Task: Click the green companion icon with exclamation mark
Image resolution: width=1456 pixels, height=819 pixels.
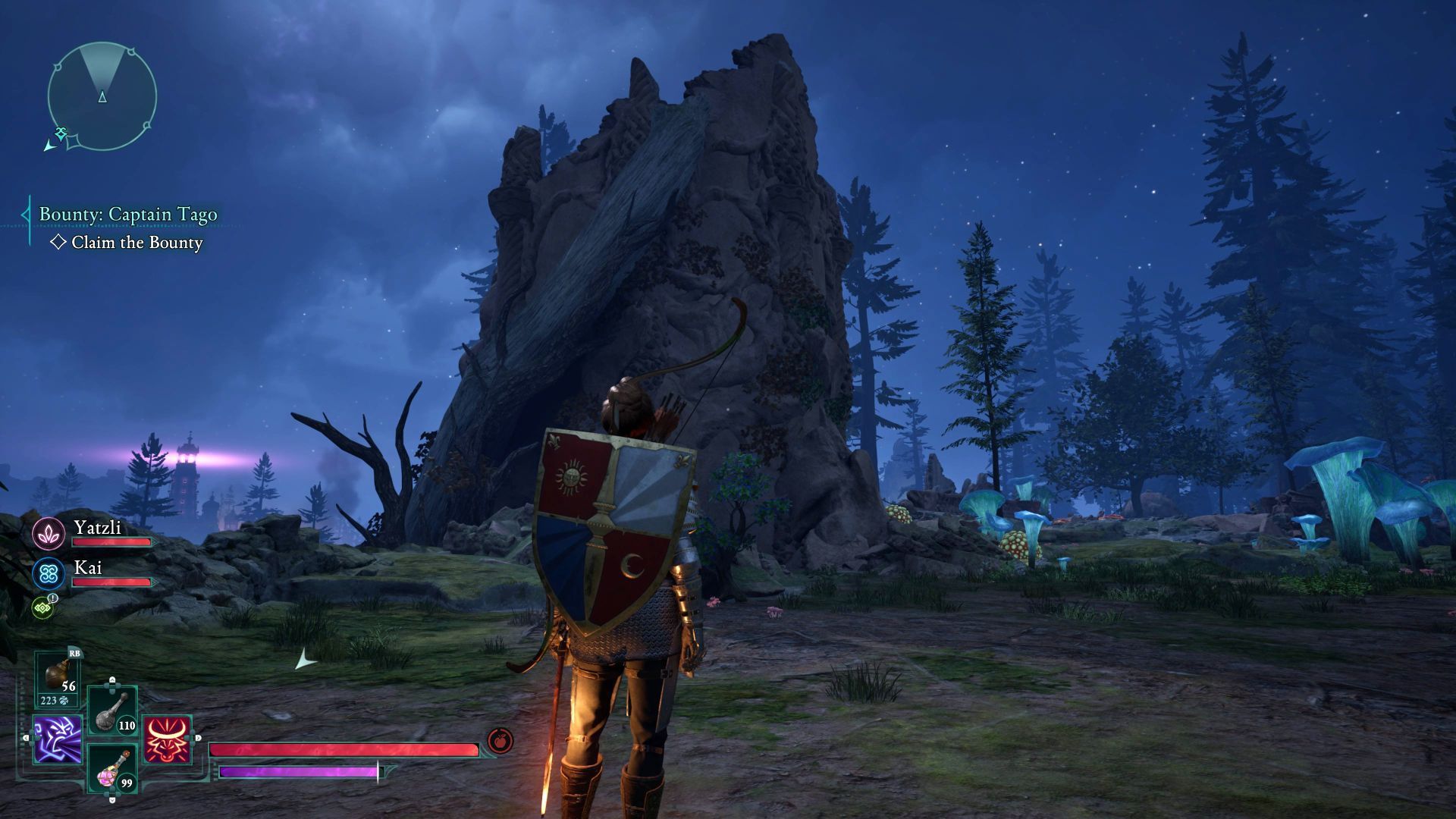Action: (42, 607)
